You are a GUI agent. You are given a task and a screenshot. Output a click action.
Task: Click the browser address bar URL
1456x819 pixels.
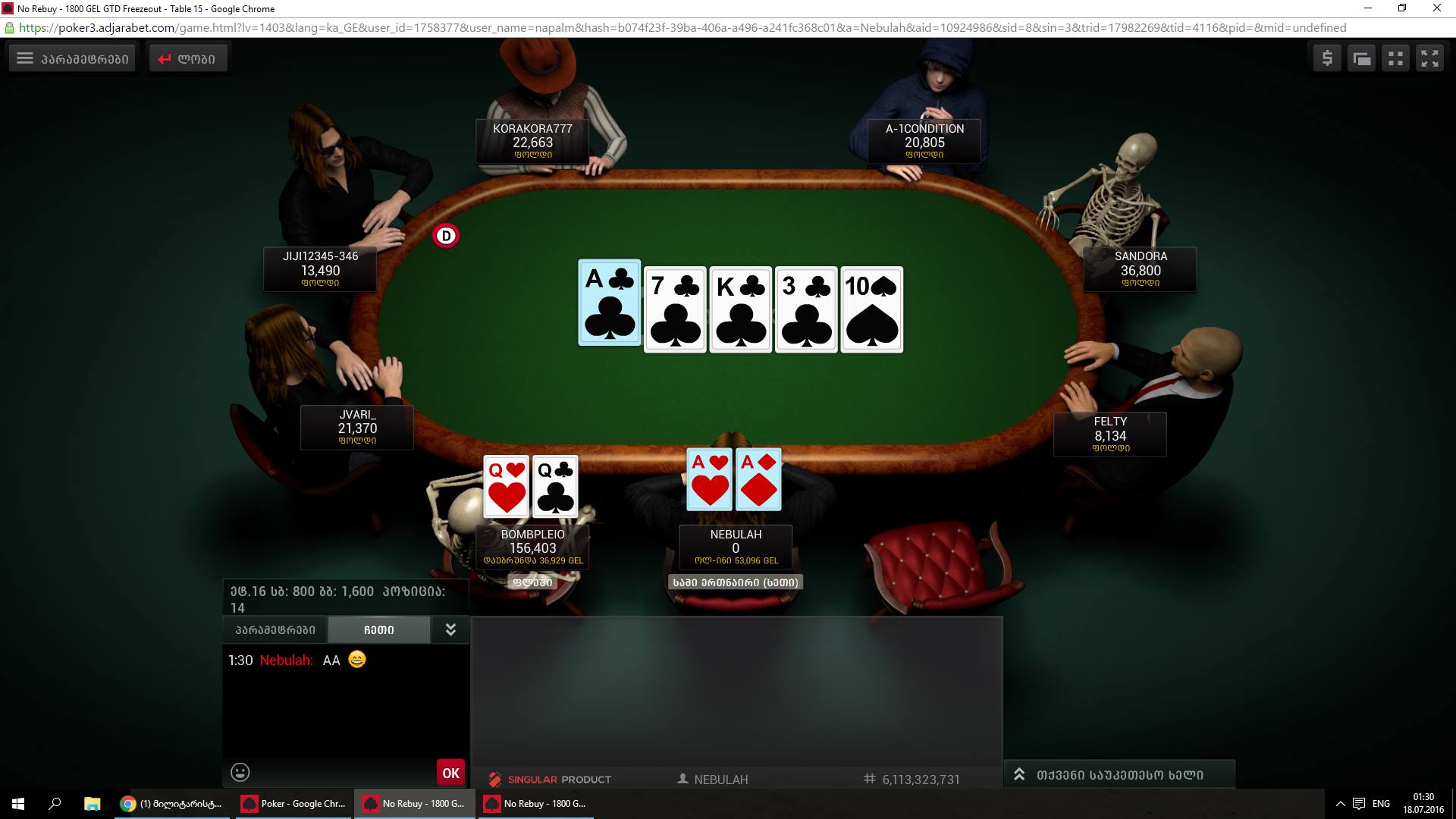682,28
